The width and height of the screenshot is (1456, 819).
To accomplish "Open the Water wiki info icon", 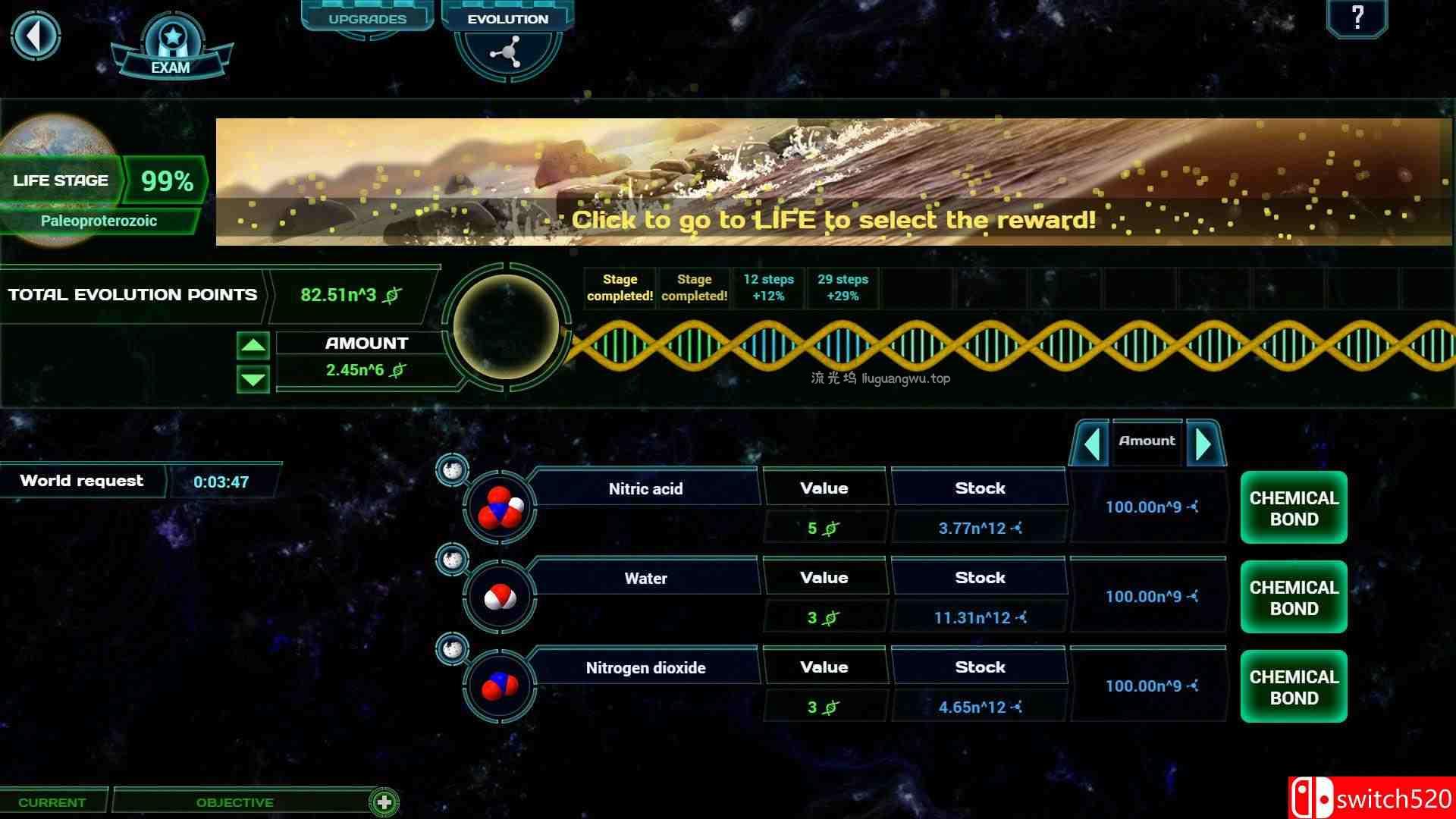I will click(x=452, y=560).
